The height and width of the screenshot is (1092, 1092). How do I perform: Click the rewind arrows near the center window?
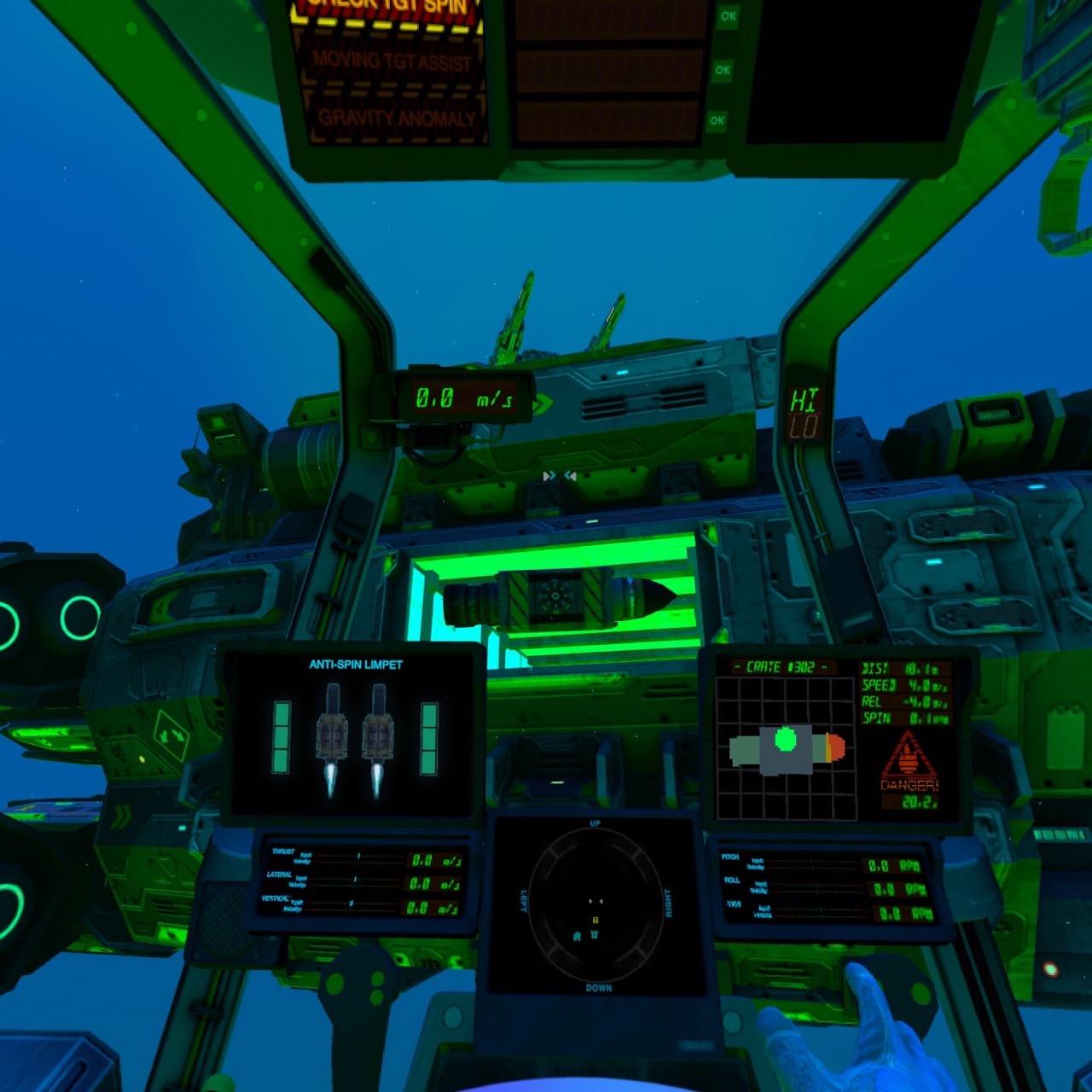[x=570, y=477]
